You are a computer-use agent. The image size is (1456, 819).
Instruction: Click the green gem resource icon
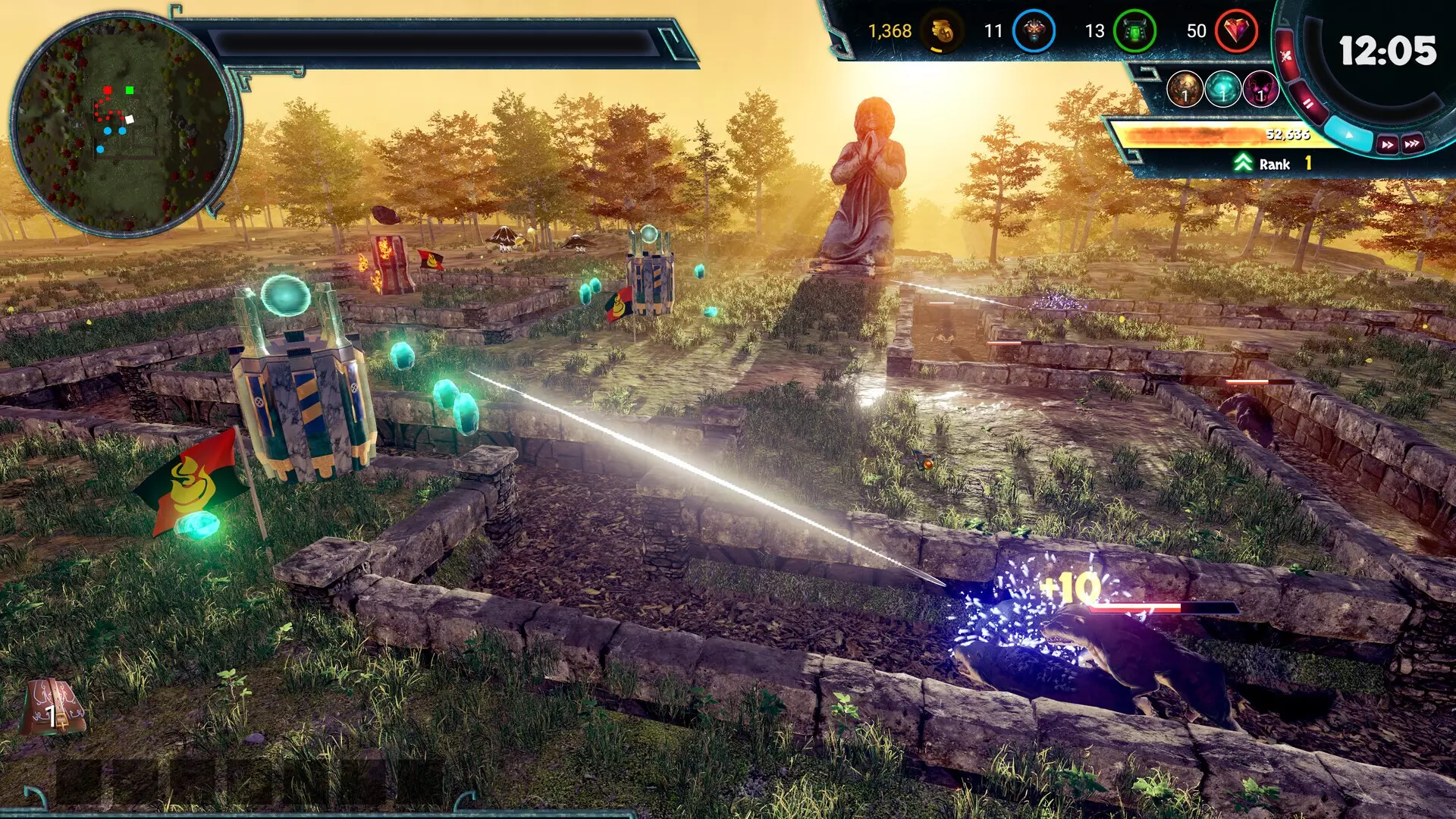pyautogui.click(x=1134, y=32)
